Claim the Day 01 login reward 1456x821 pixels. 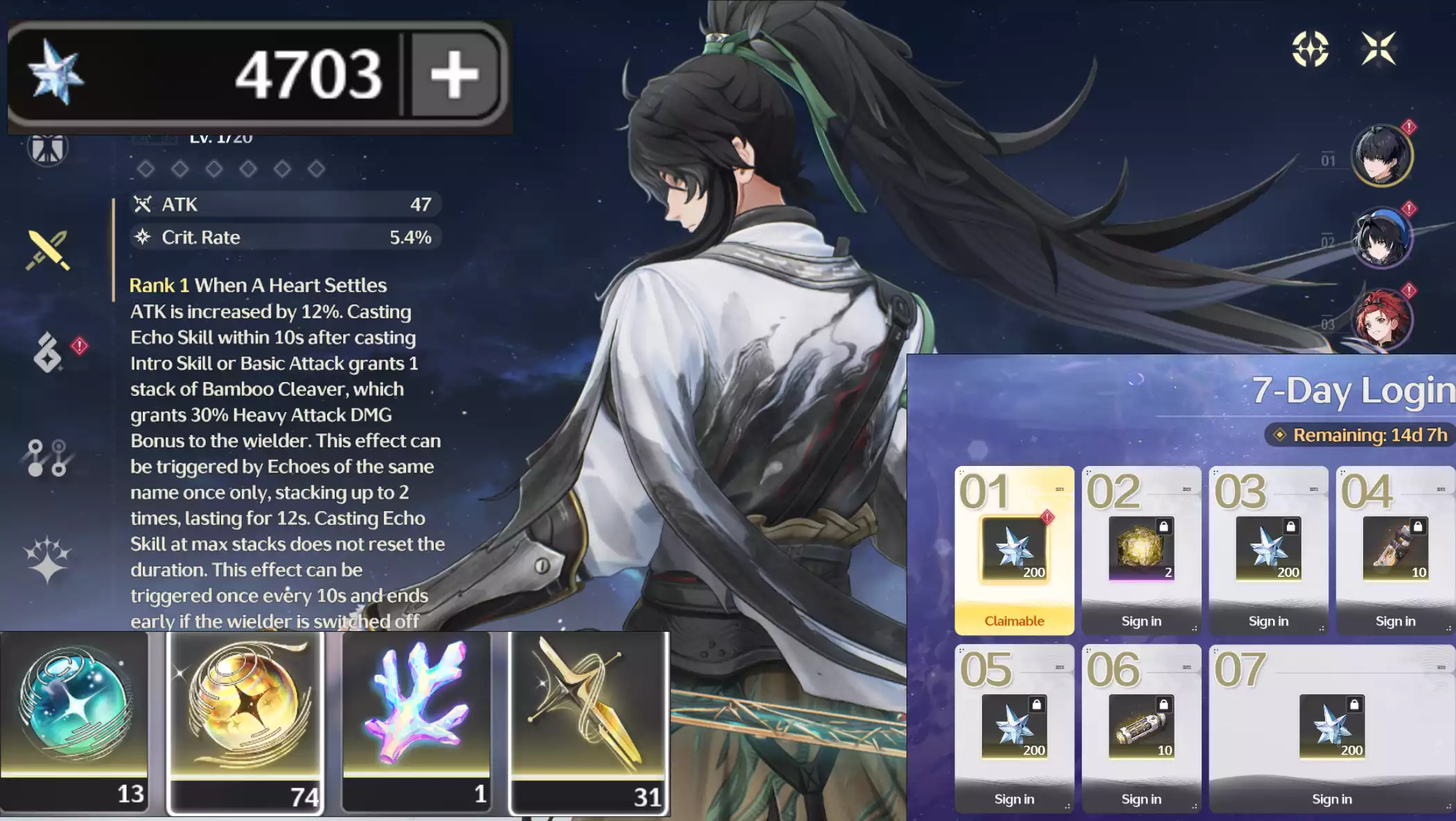click(x=1014, y=551)
